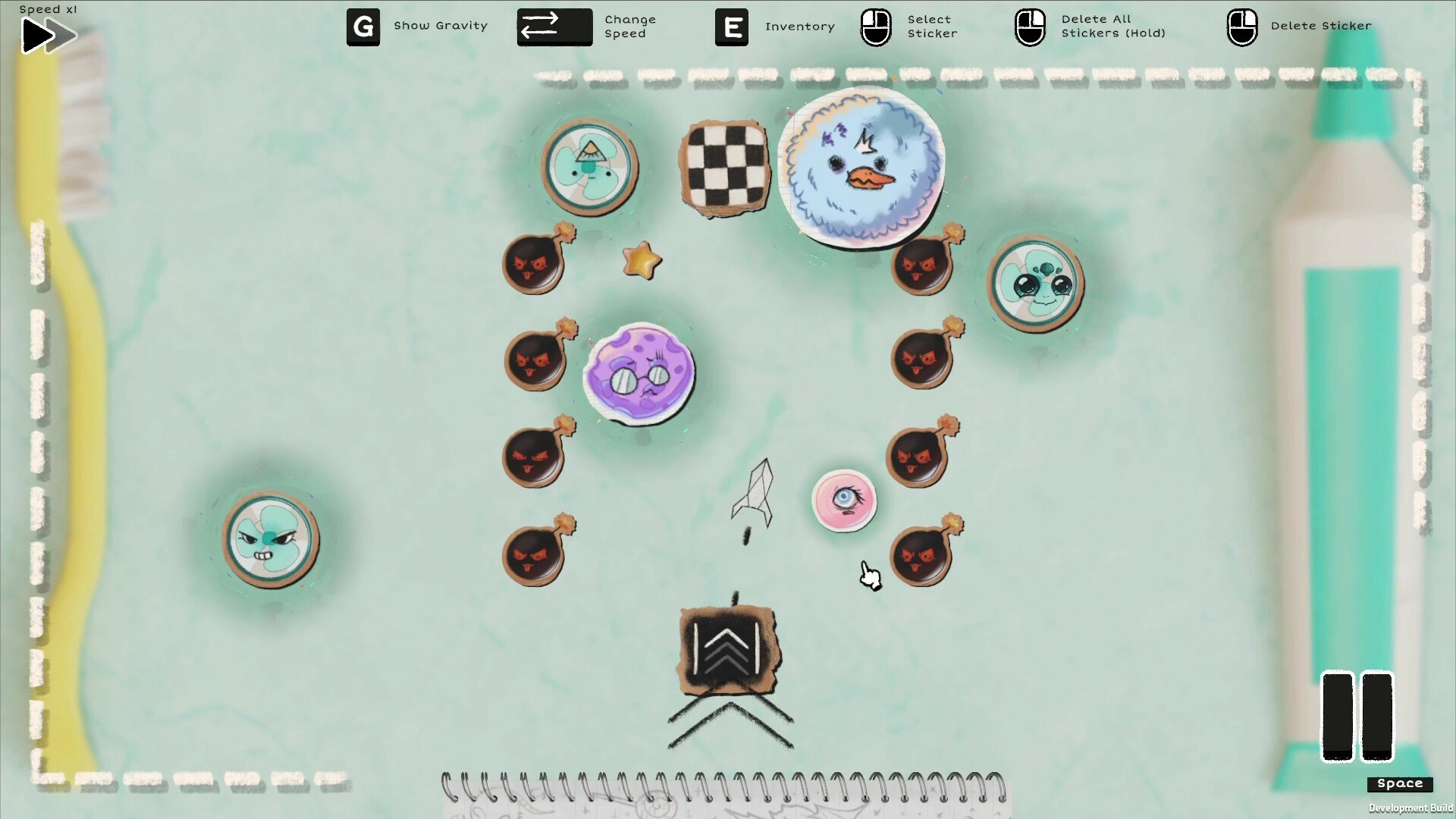Click the Select Sticker mouse icon
1456x819 pixels.
coord(875,27)
